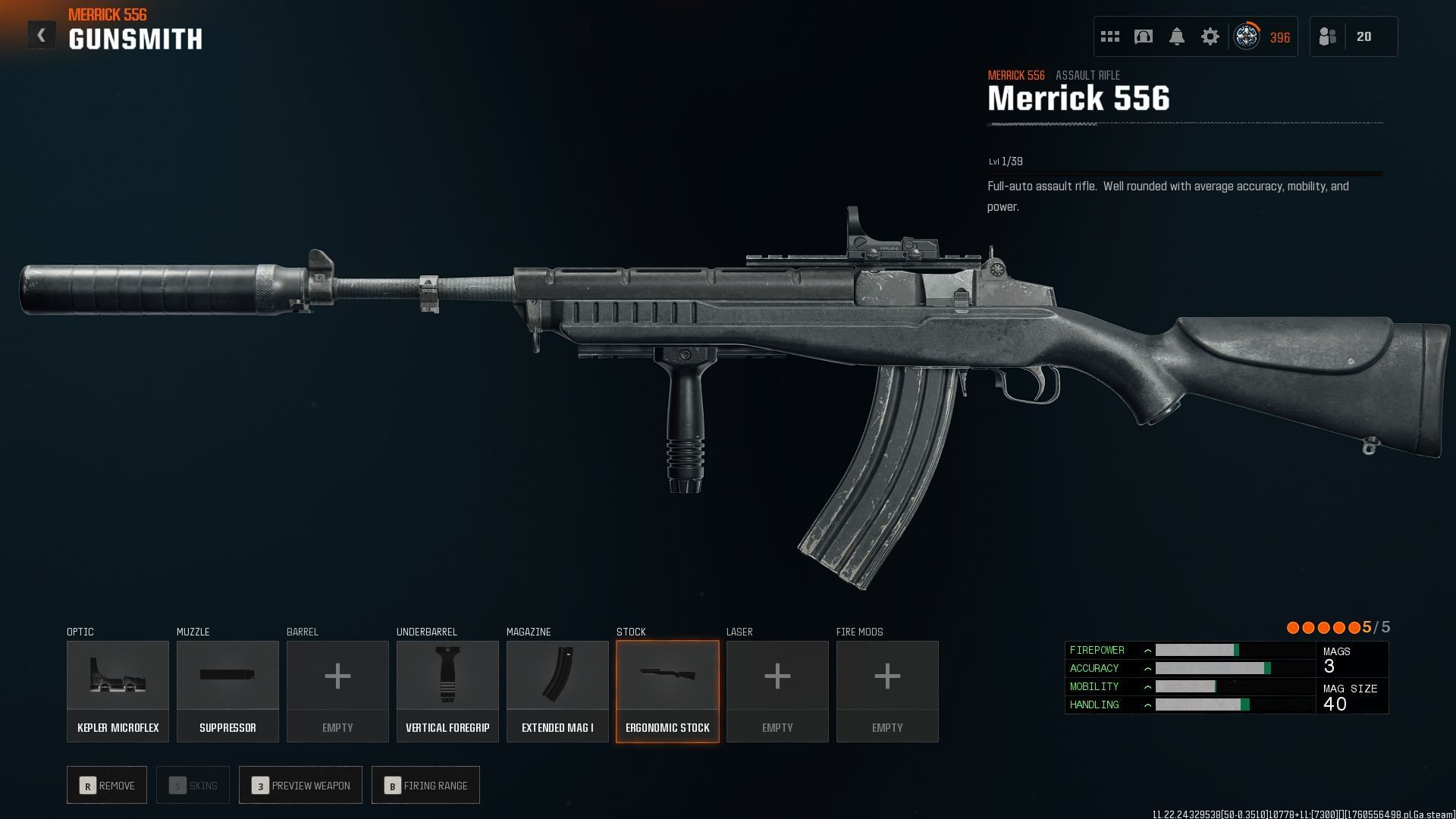Open the empty Fire Mods slot
1456x819 pixels.
click(x=887, y=691)
